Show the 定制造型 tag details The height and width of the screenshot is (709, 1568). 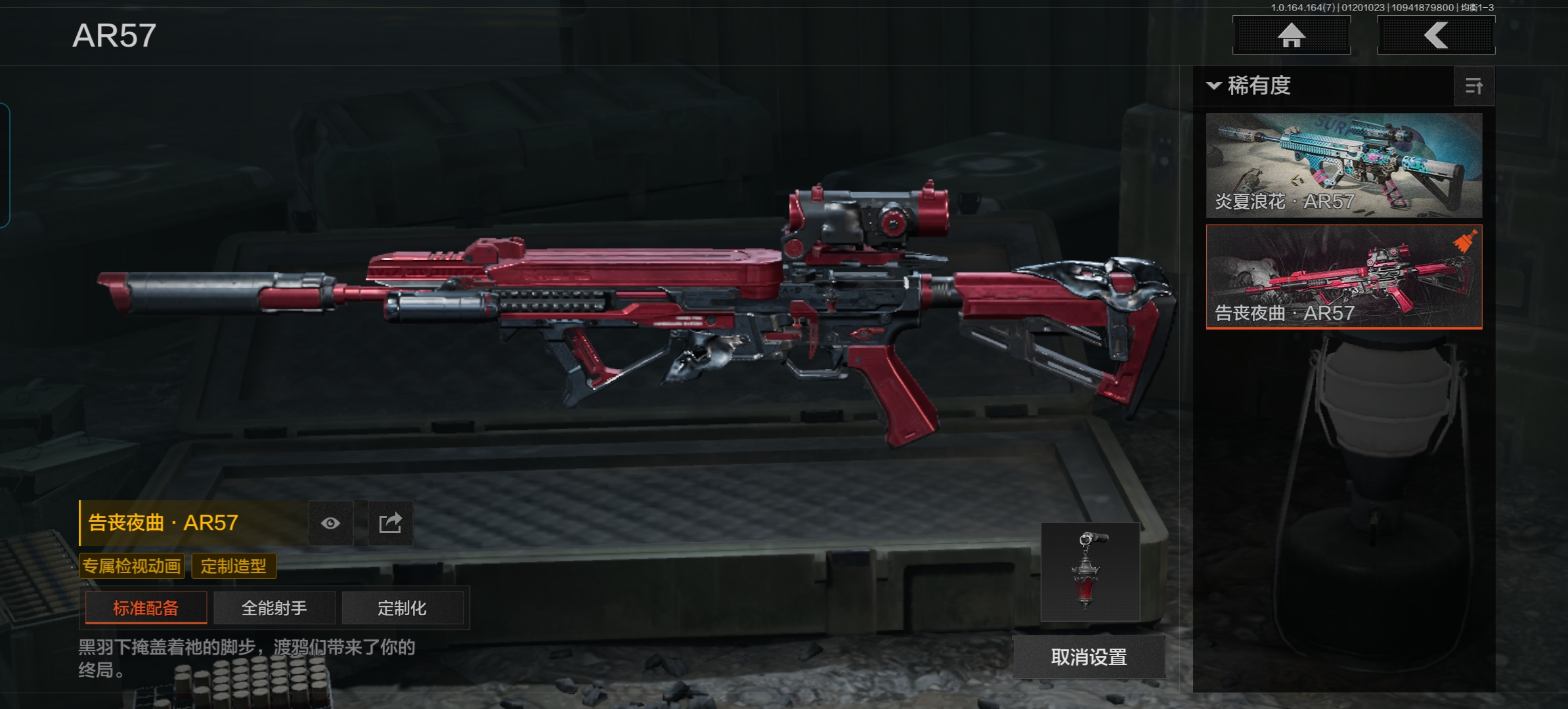(234, 566)
